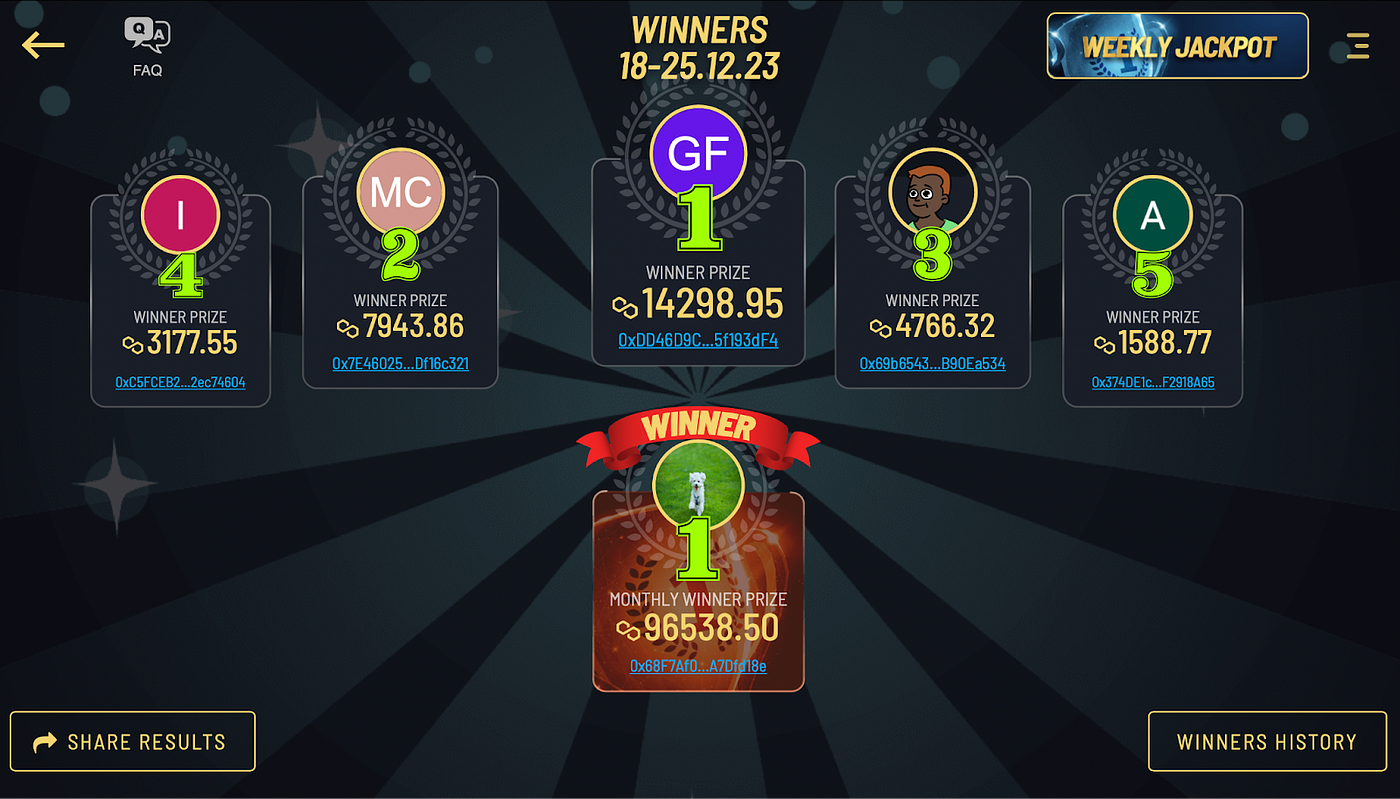
Task: Open fifth place address 0x374DE1c...F2918A65
Action: [x=1152, y=382]
